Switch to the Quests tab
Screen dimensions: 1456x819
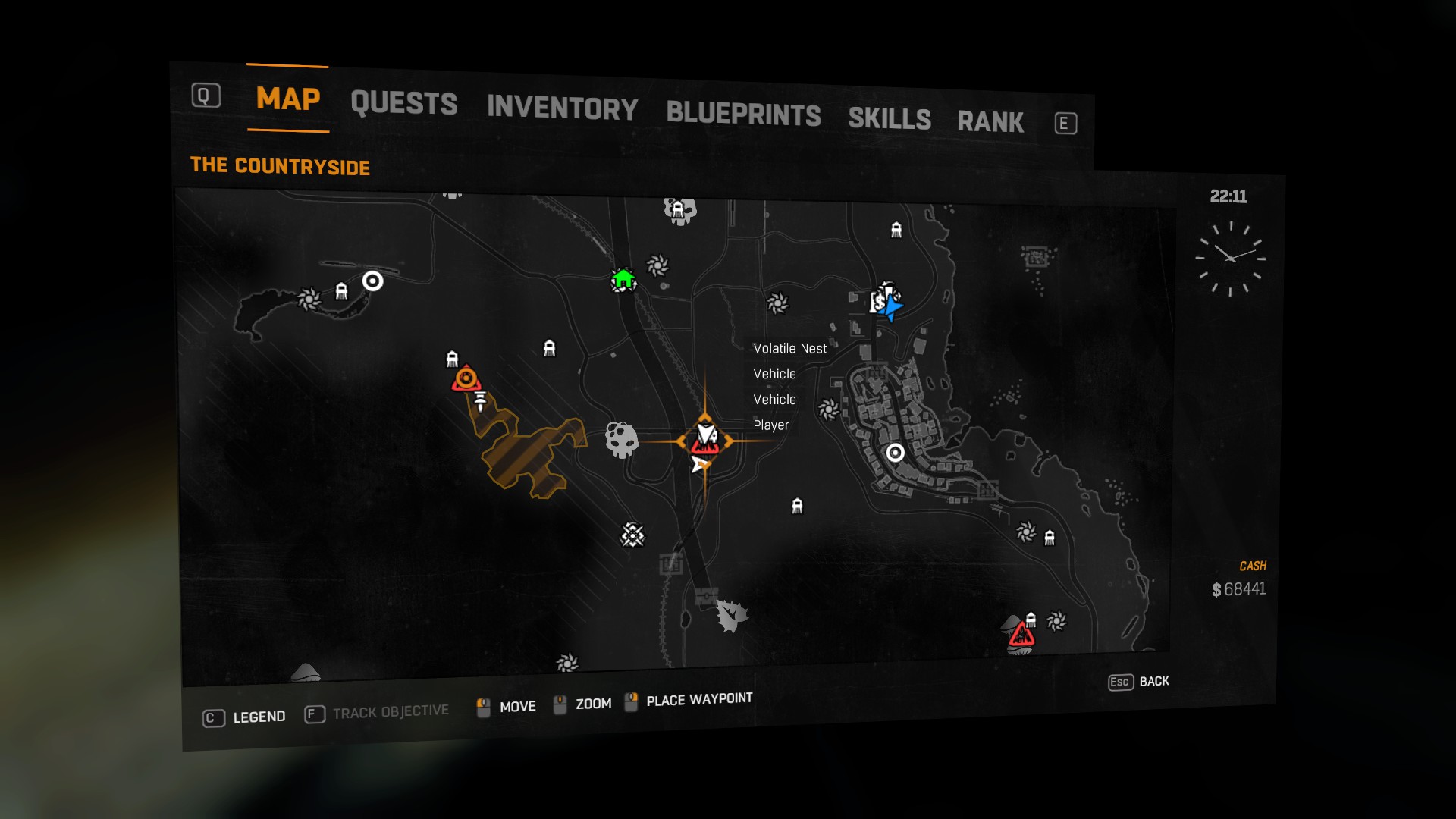(x=403, y=104)
